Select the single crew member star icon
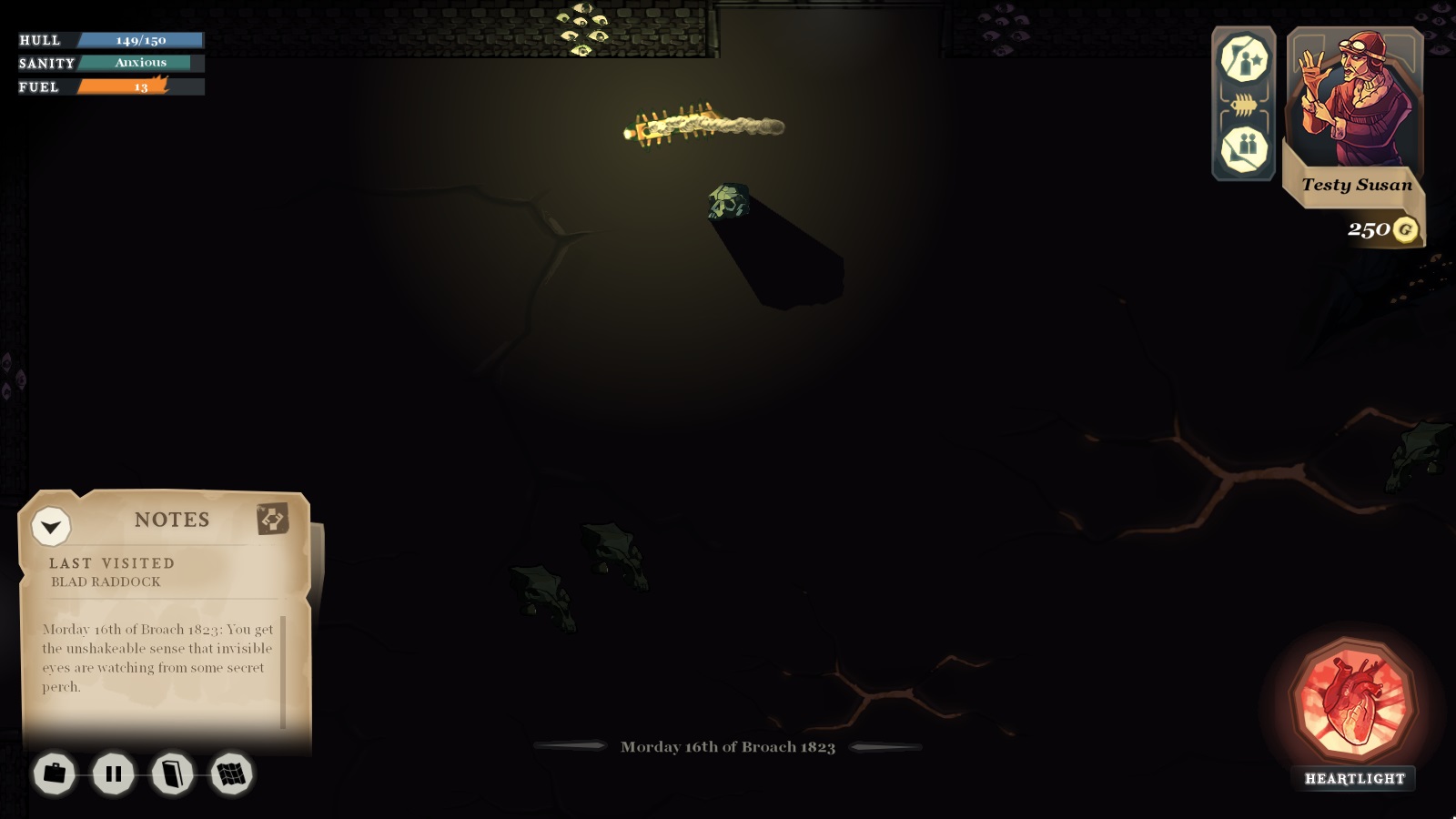Viewport: 1456px width, 819px height. coord(1244,60)
